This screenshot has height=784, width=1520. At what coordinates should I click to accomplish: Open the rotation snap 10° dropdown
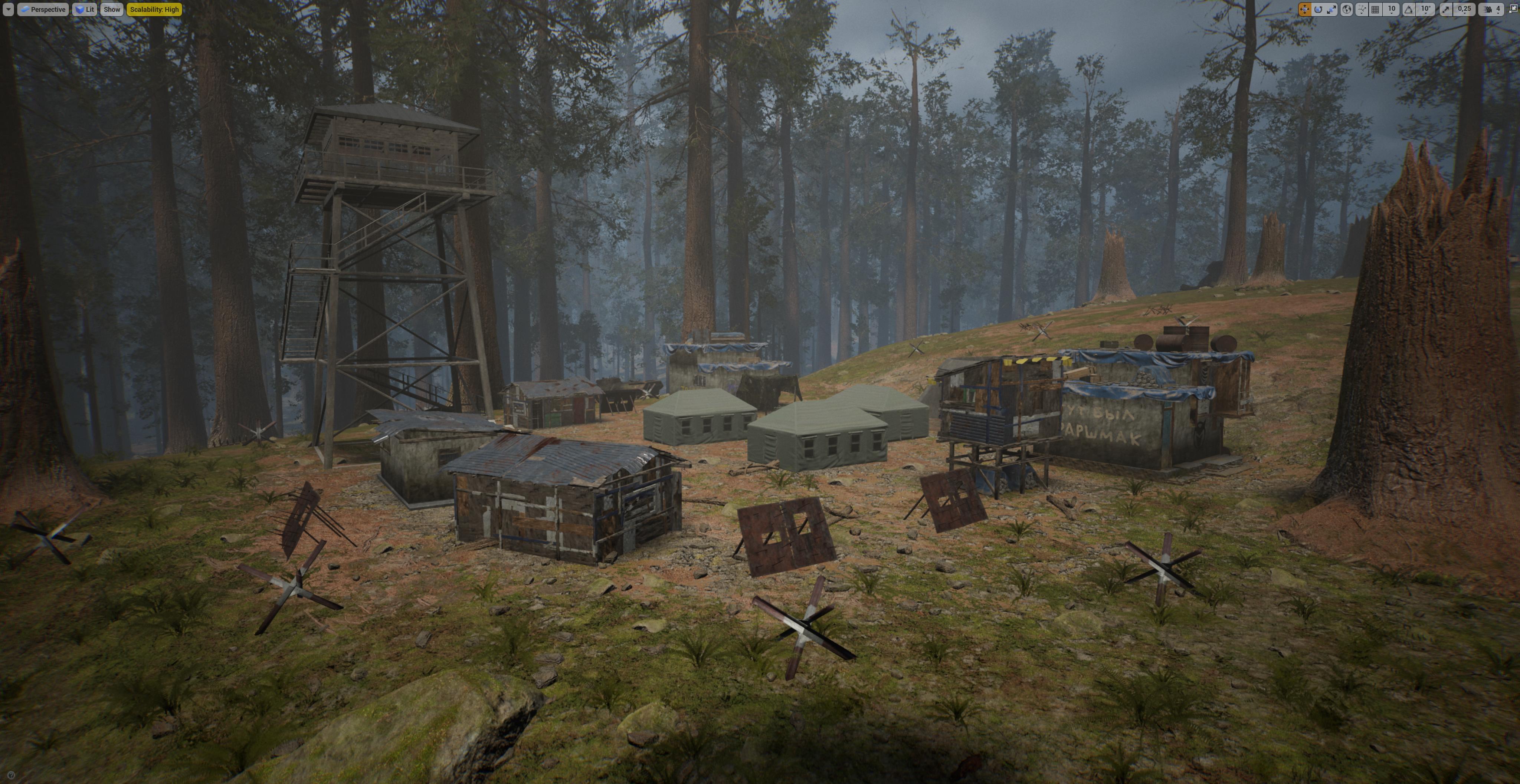(x=1426, y=9)
